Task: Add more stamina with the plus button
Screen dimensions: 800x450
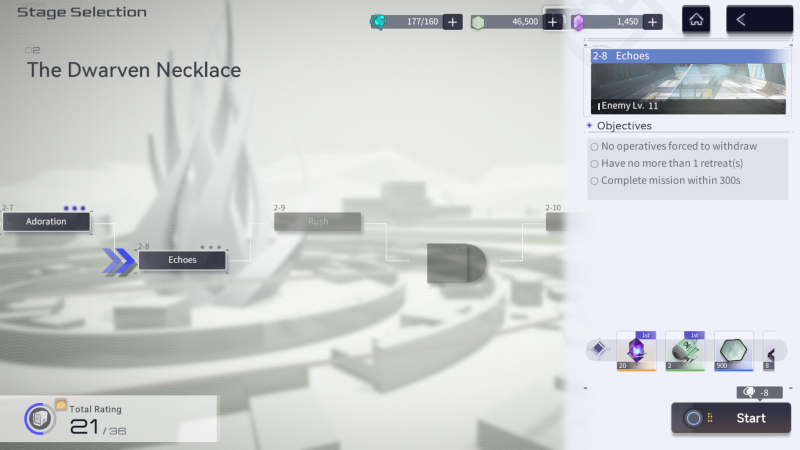Action: tap(452, 22)
